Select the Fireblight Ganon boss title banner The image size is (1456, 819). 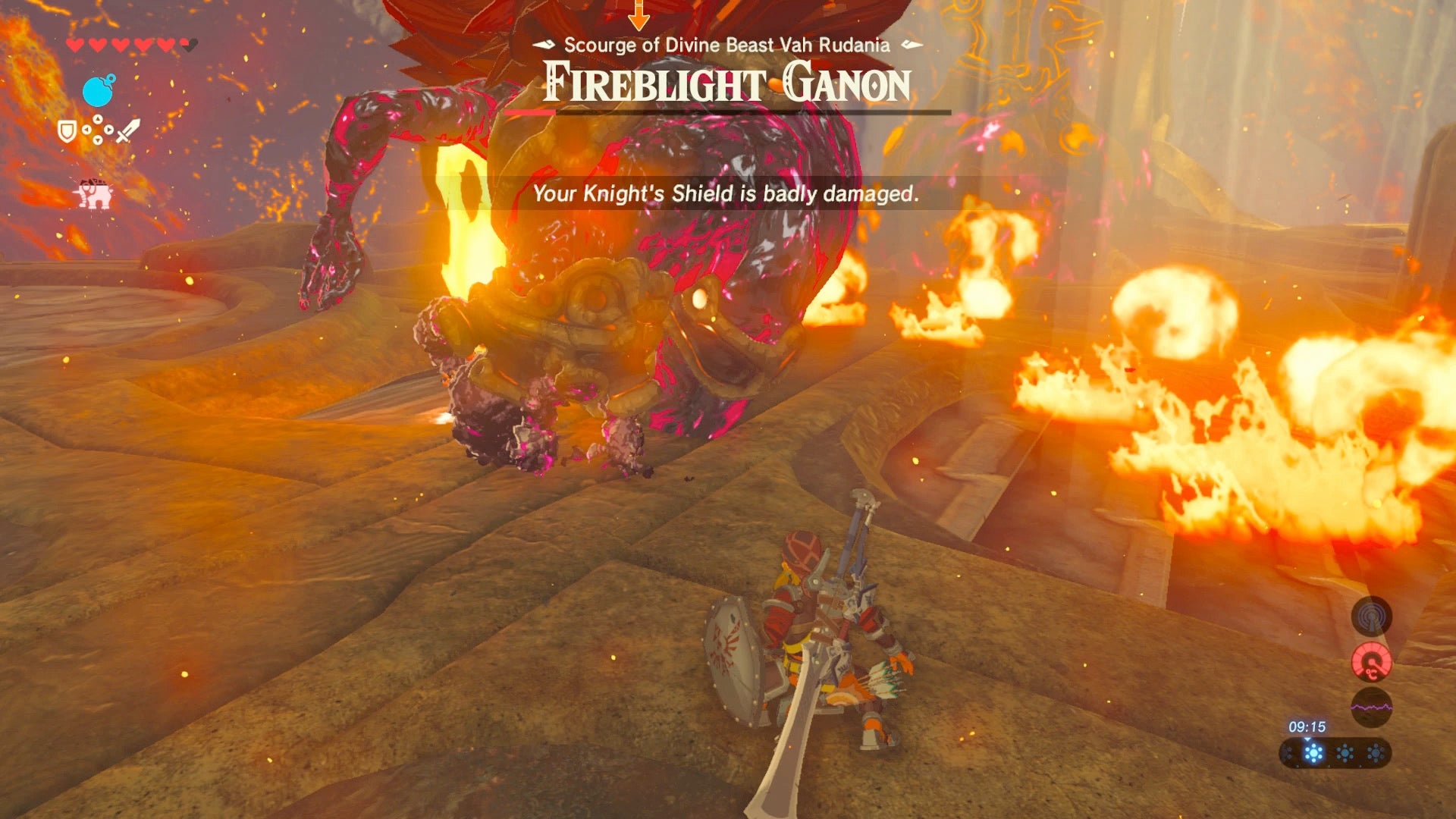[726, 85]
